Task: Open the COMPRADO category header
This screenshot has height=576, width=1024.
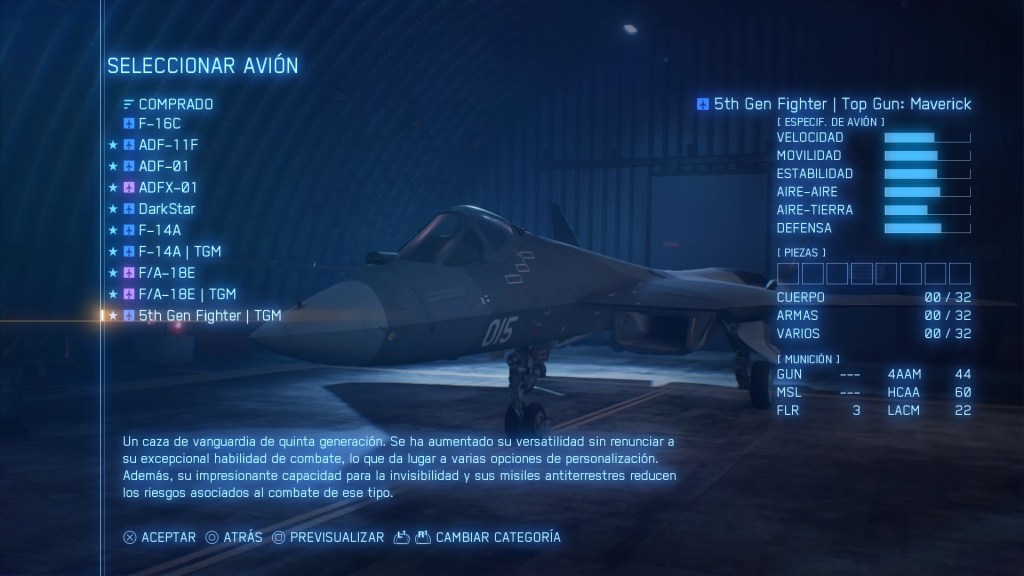Action: [175, 103]
